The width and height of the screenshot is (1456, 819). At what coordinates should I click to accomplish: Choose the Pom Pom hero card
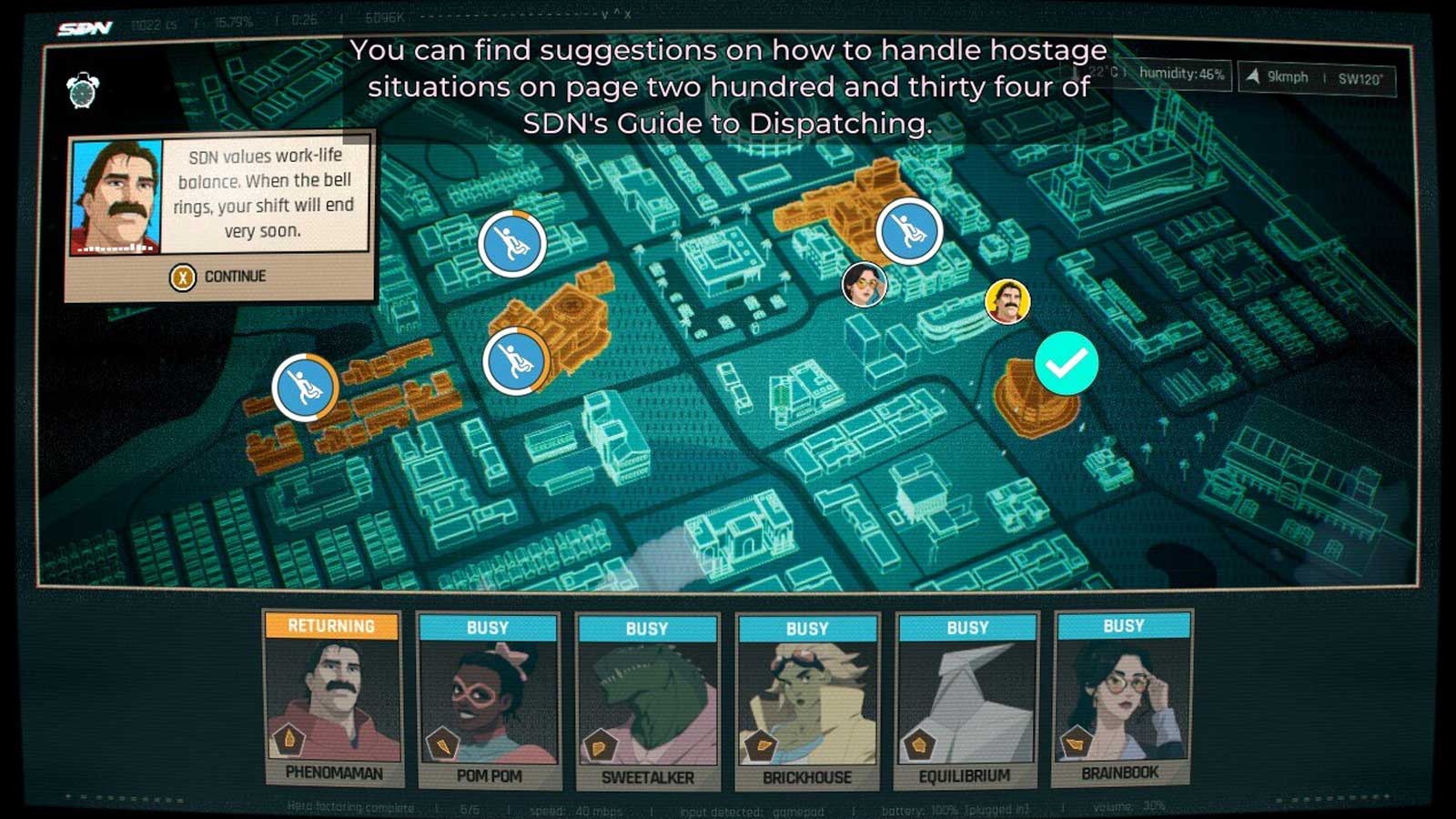coord(488,701)
